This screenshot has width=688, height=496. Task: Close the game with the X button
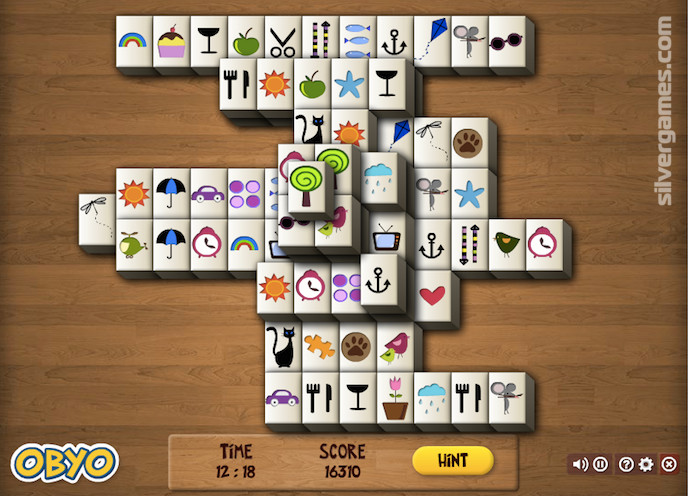[x=667, y=464]
